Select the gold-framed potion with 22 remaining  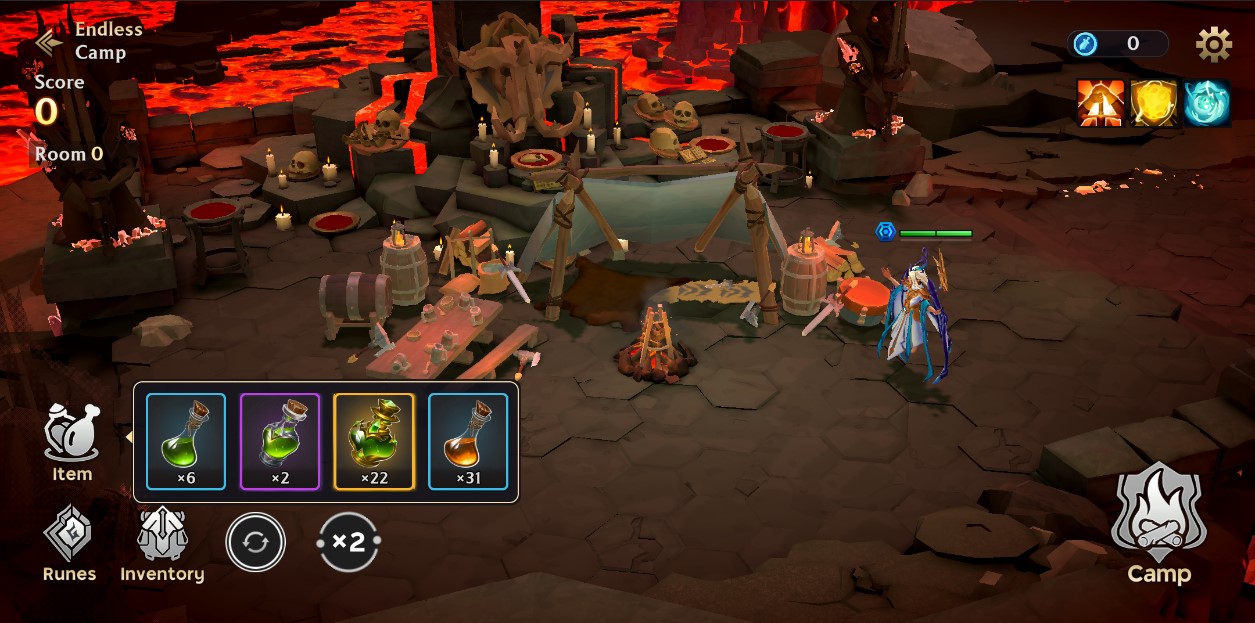(x=374, y=441)
